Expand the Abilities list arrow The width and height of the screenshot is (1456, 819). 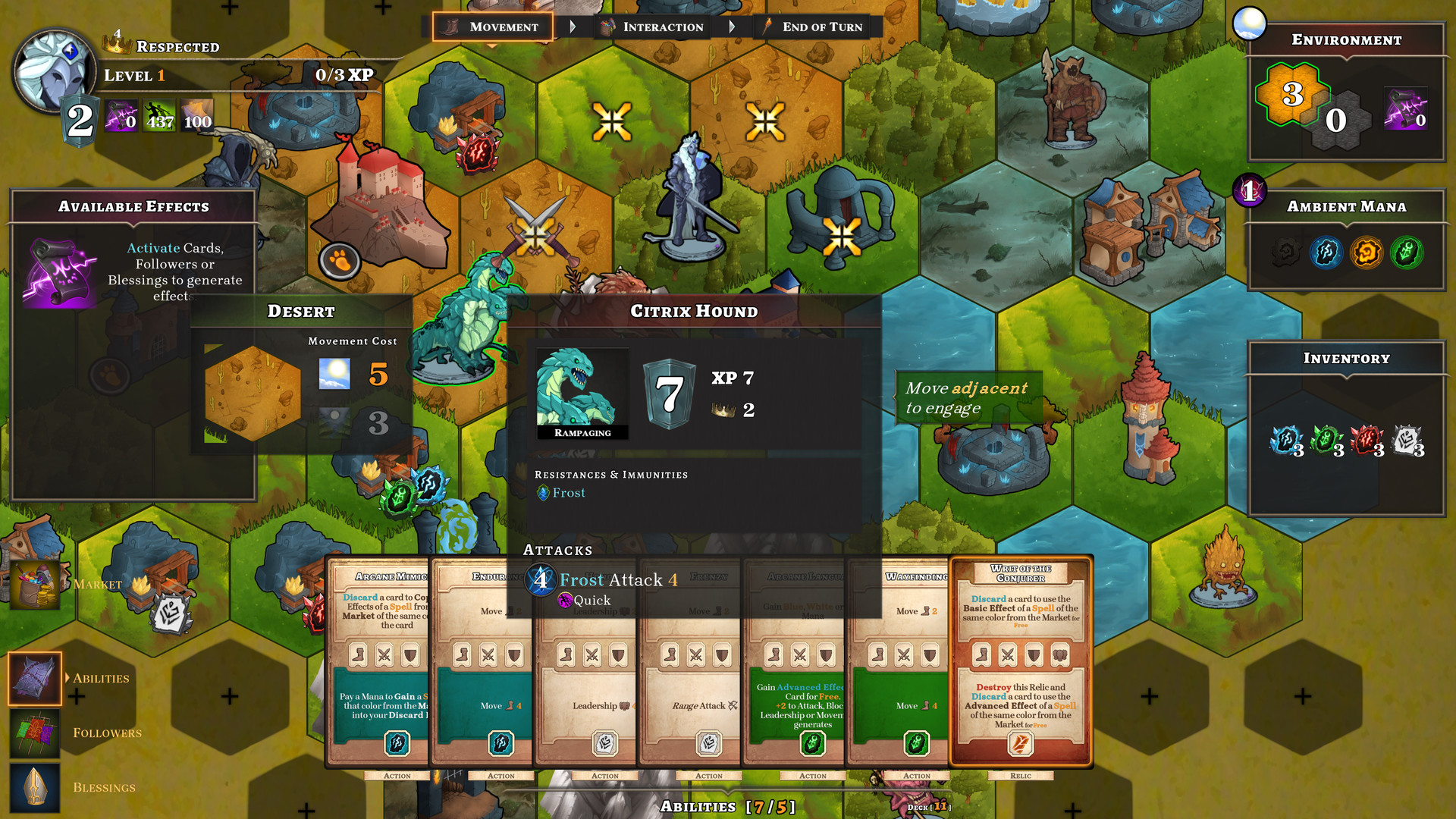(x=67, y=678)
